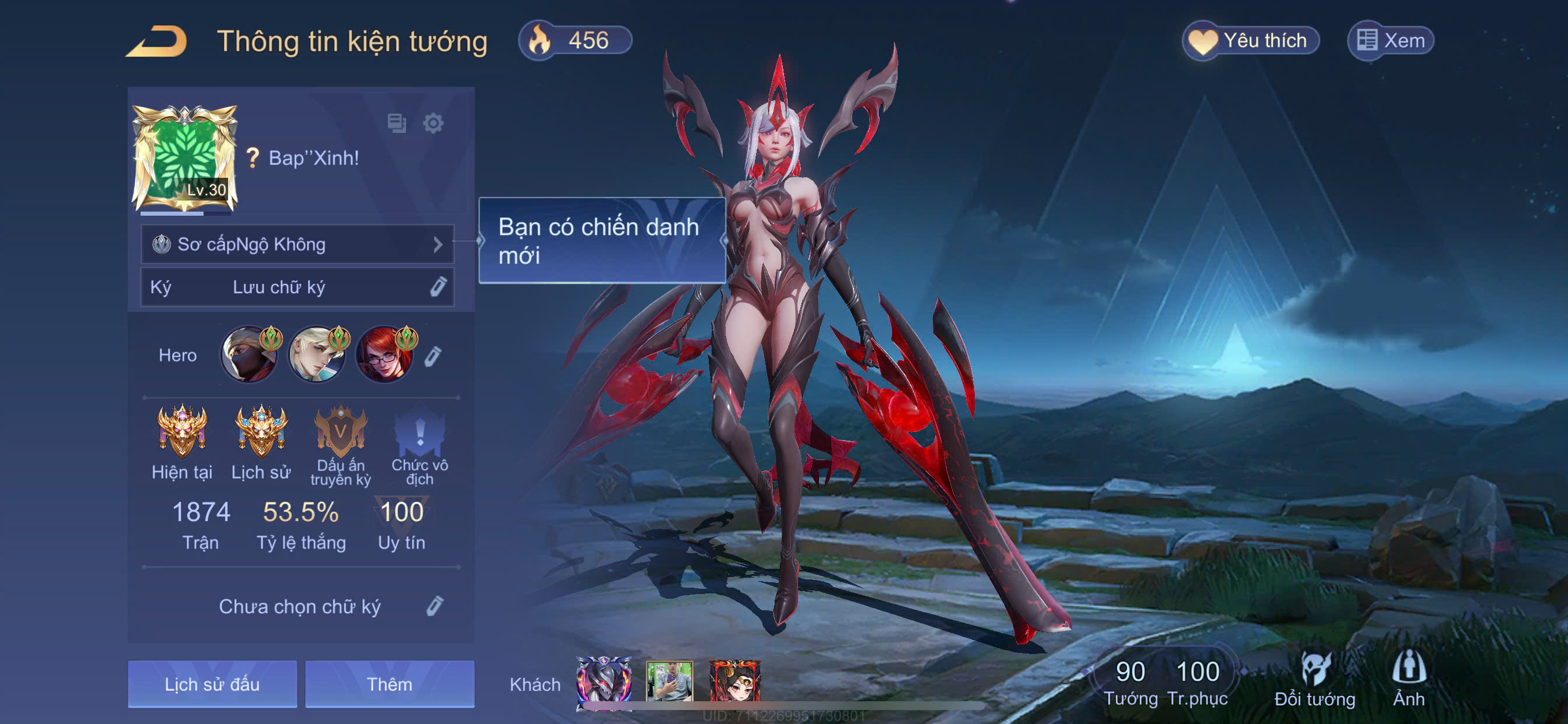Open Lịch sử đấu match history
1568x724 pixels.
tap(212, 684)
